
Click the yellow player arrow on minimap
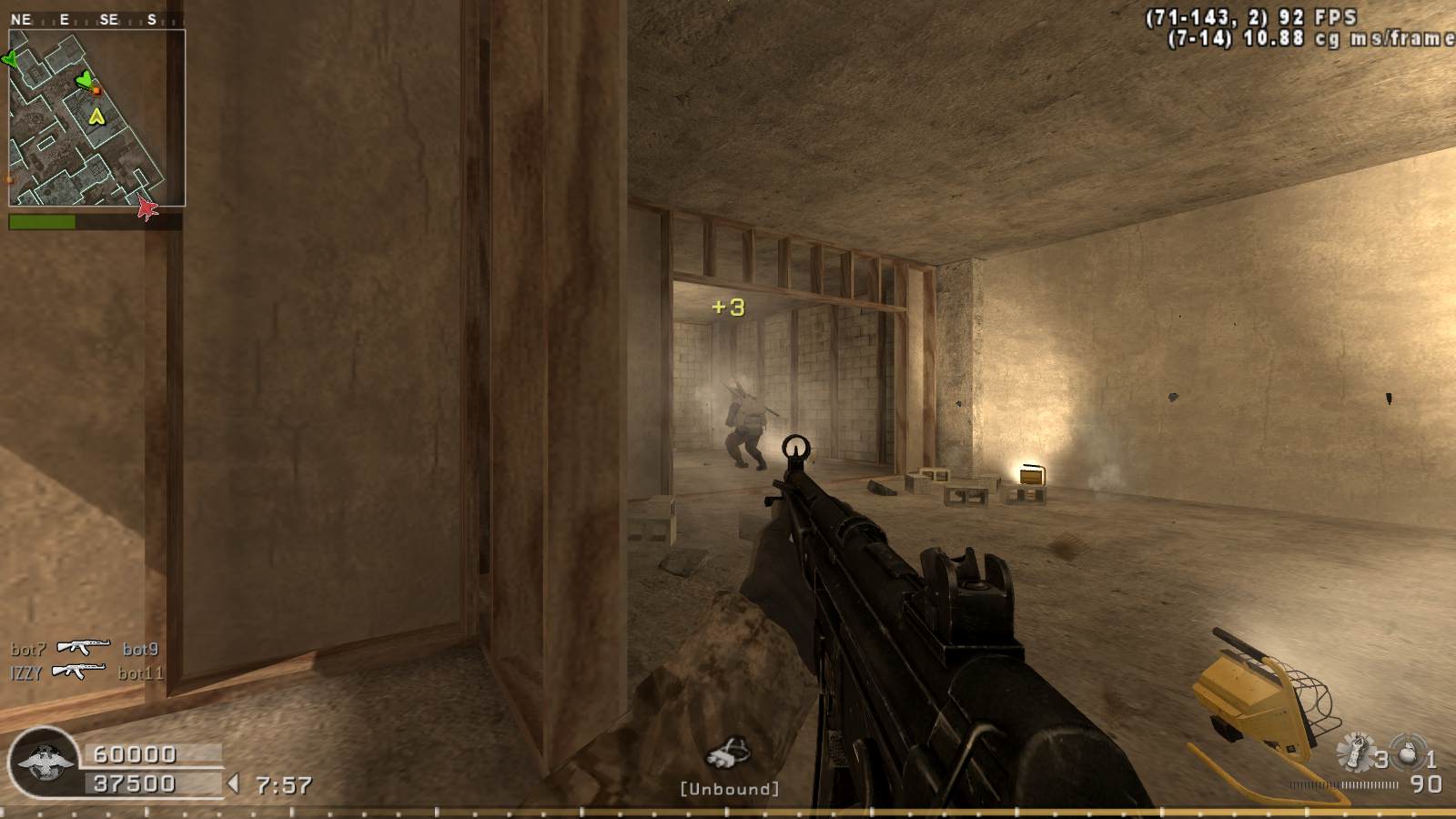[96, 116]
